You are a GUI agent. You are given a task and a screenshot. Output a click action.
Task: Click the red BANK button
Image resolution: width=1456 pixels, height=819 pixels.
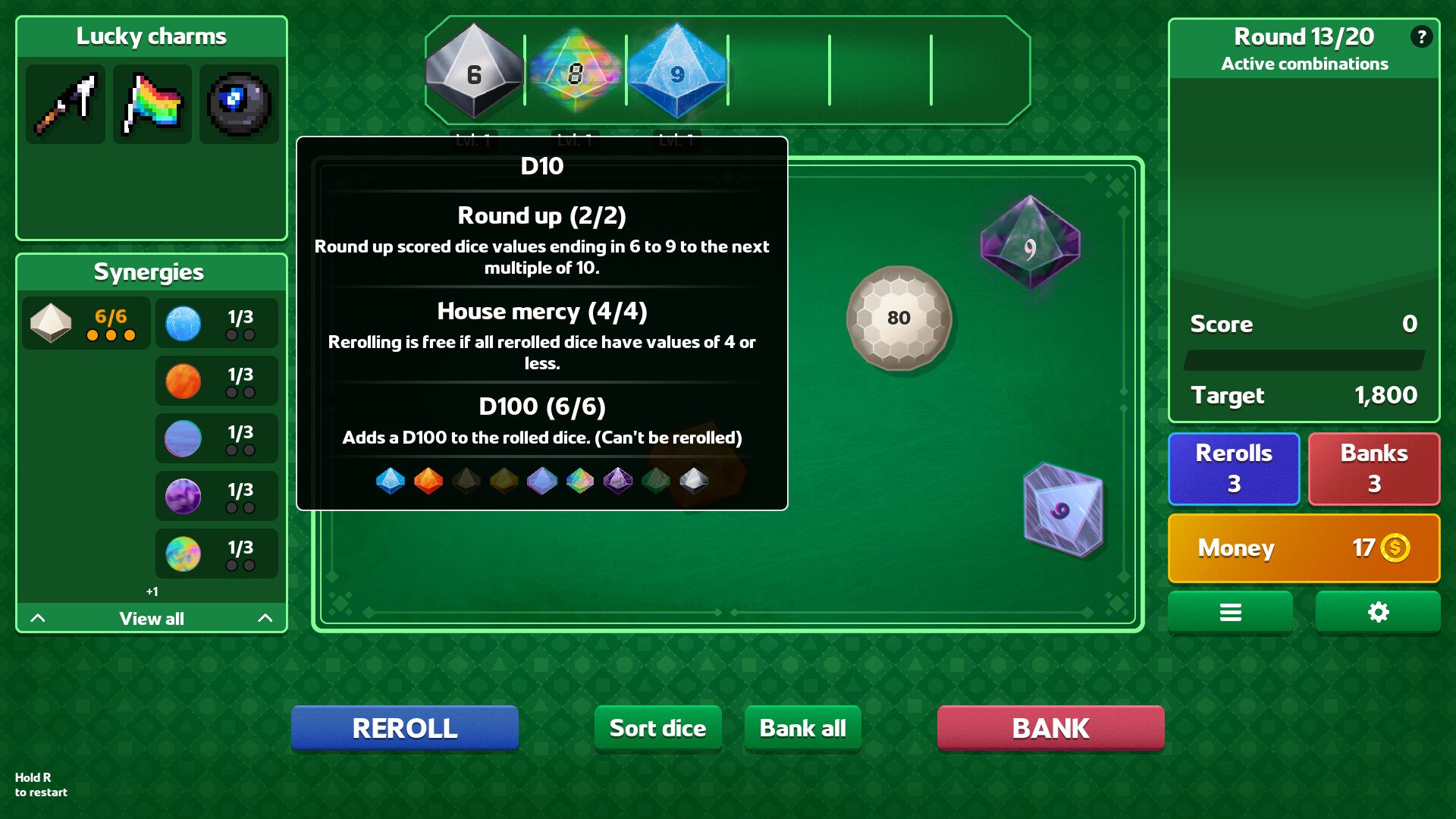(1050, 728)
